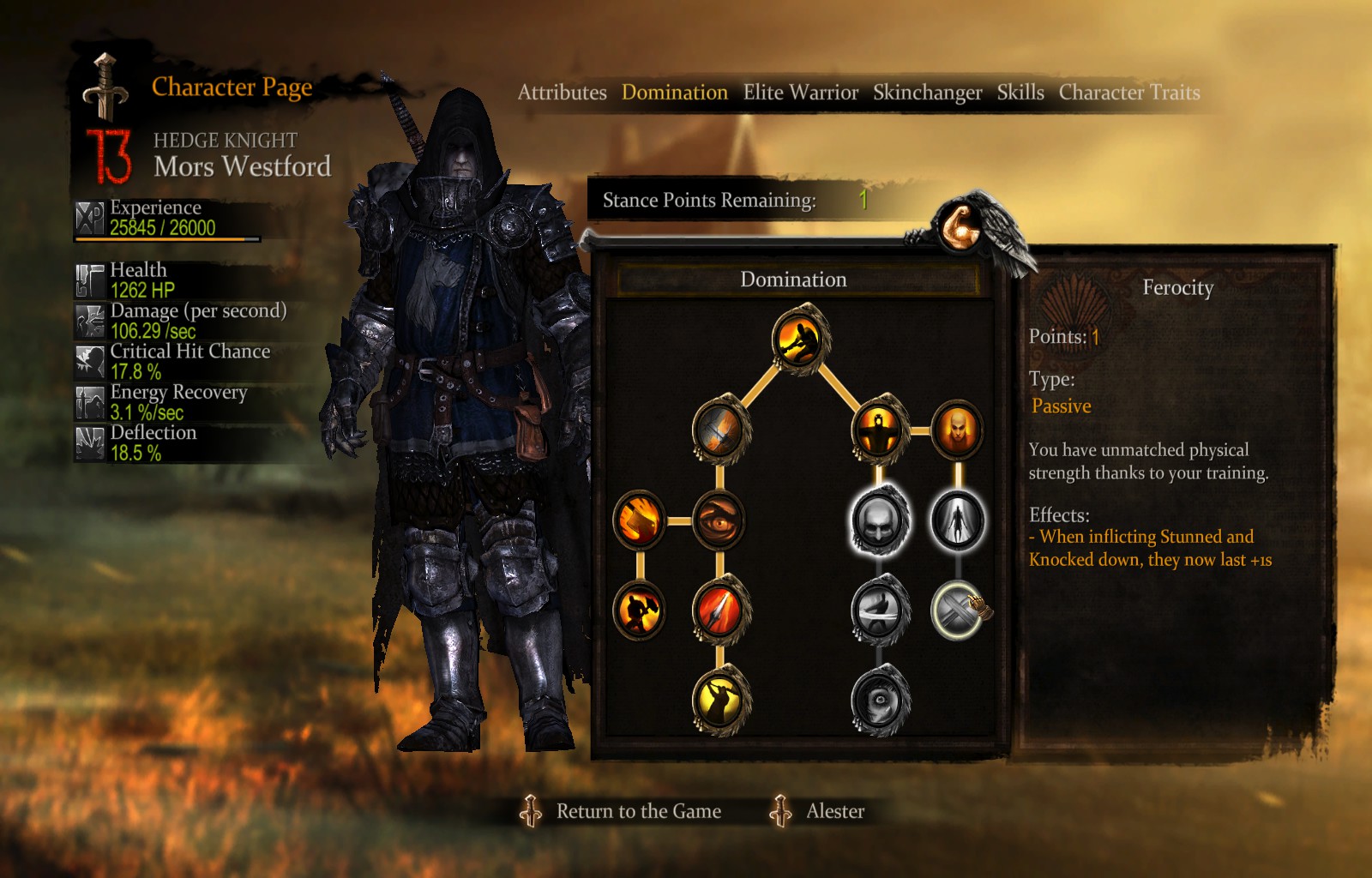This screenshot has width=1372, height=878.
Task: Unlock the grey standing figure skill node
Action: tap(957, 520)
